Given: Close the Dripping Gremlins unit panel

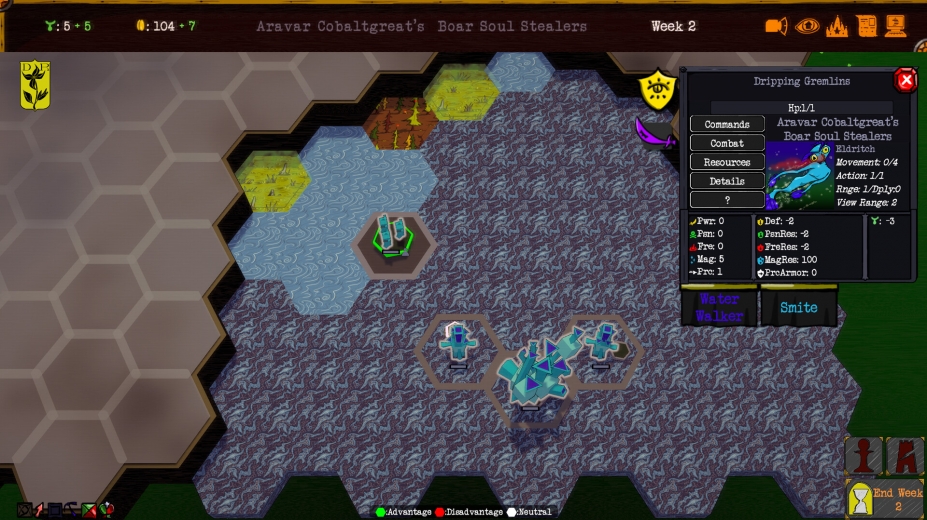Looking at the screenshot, I should coord(905,80).
